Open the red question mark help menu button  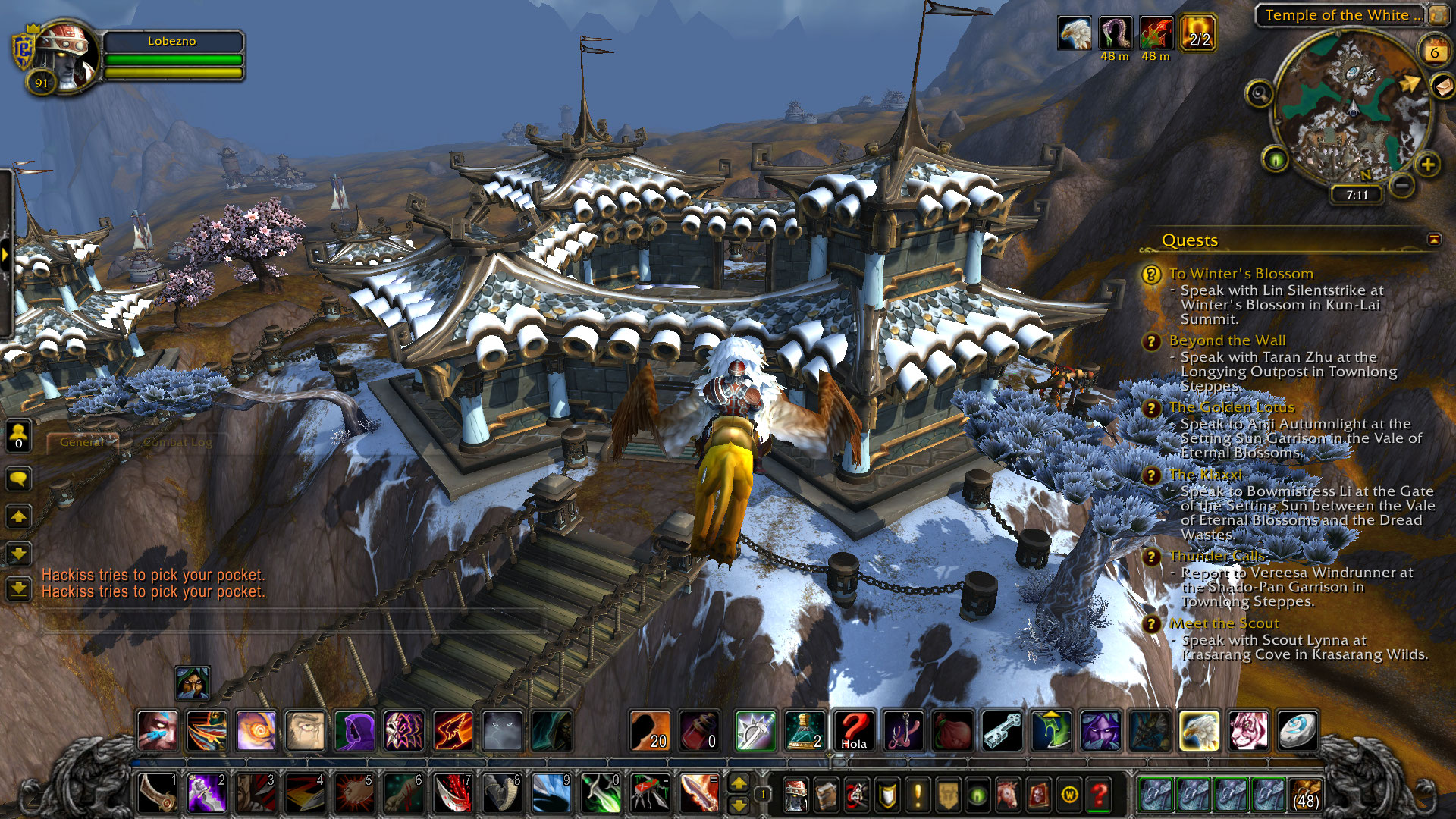point(1099,795)
